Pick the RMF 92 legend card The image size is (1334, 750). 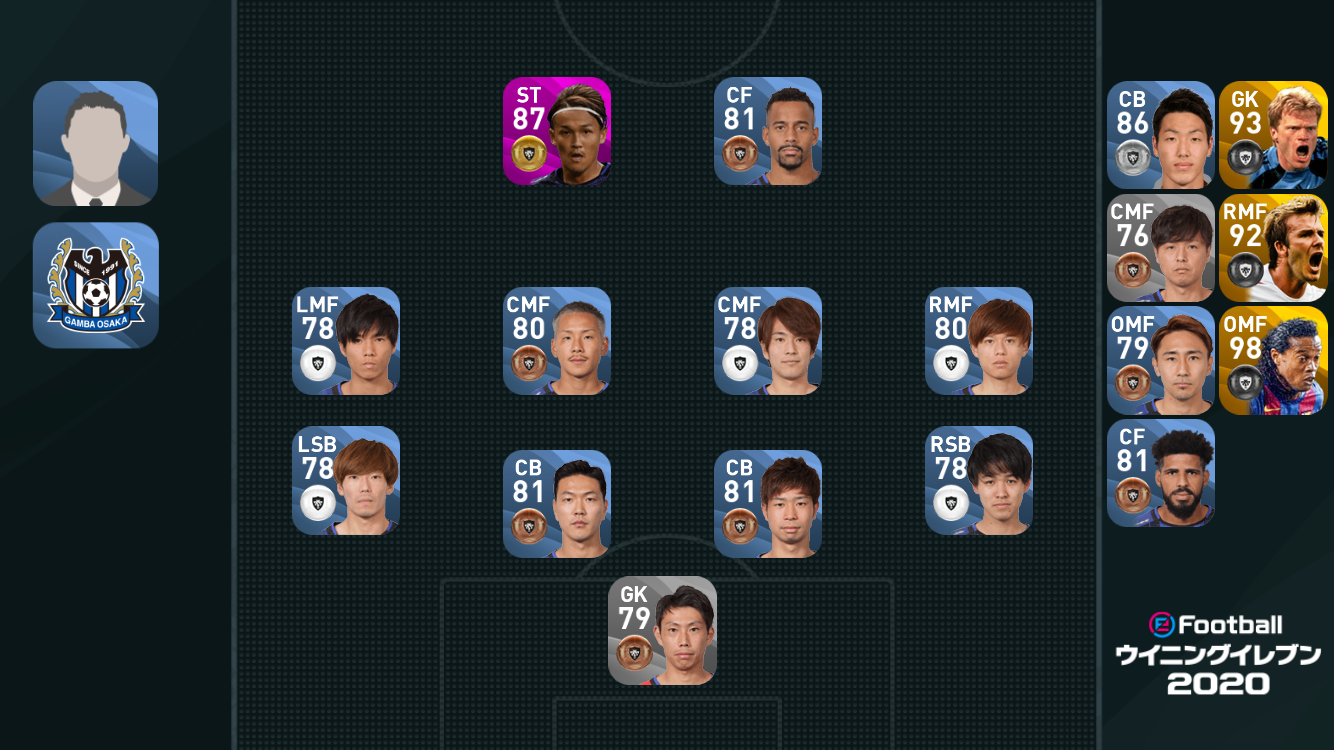click(x=1273, y=248)
